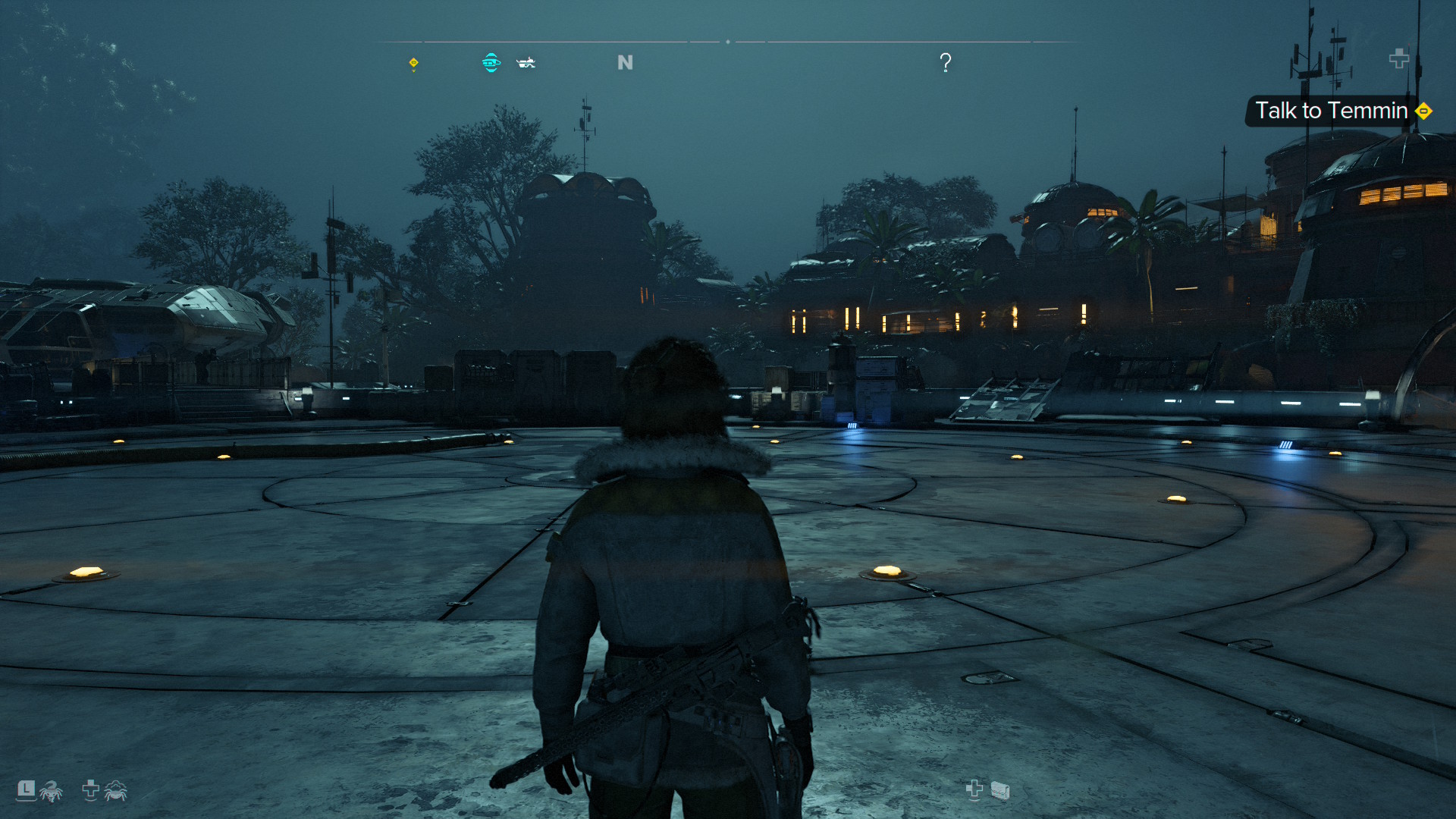Click the yellow quest marker on the compass
The image size is (1456, 819).
(x=413, y=63)
